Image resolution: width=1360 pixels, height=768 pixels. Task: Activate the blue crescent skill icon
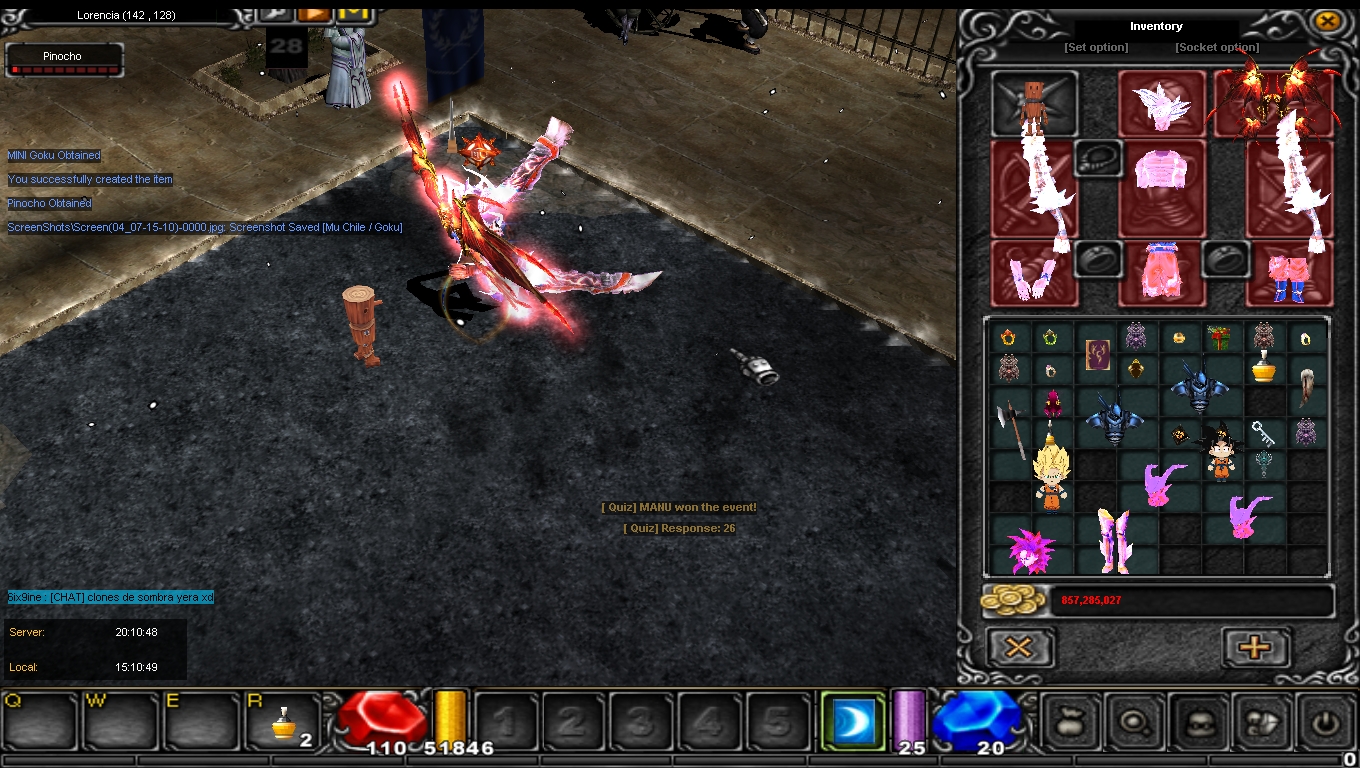[853, 719]
